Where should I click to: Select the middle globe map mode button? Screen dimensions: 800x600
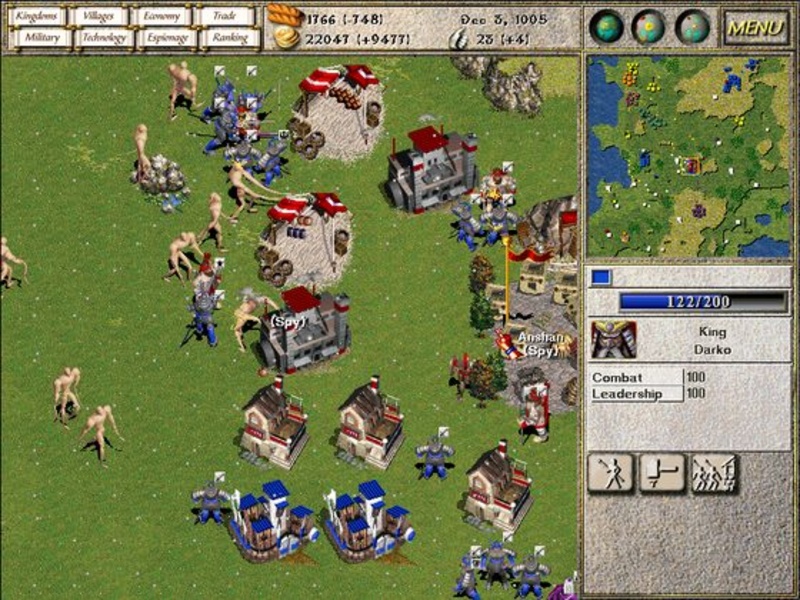click(649, 27)
